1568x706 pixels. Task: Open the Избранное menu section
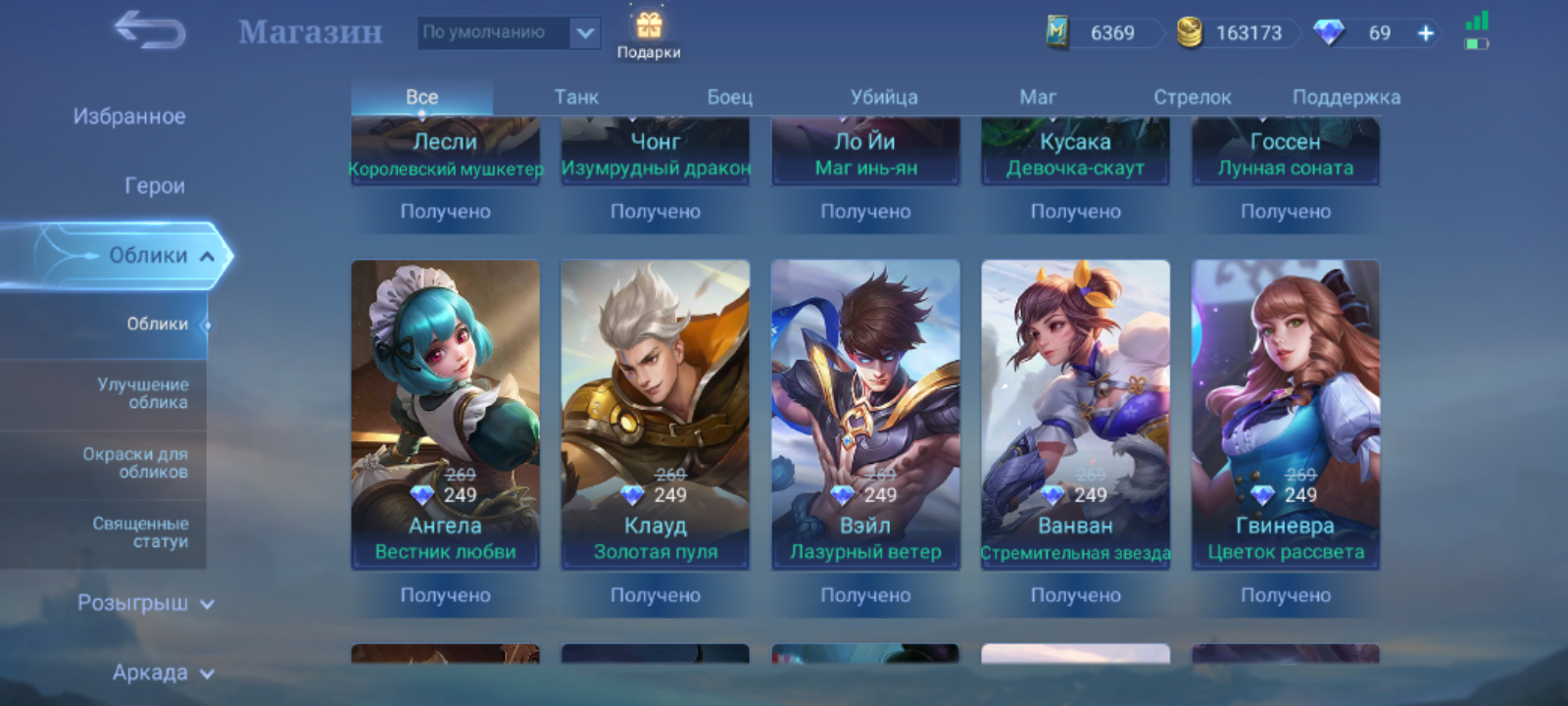point(129,117)
